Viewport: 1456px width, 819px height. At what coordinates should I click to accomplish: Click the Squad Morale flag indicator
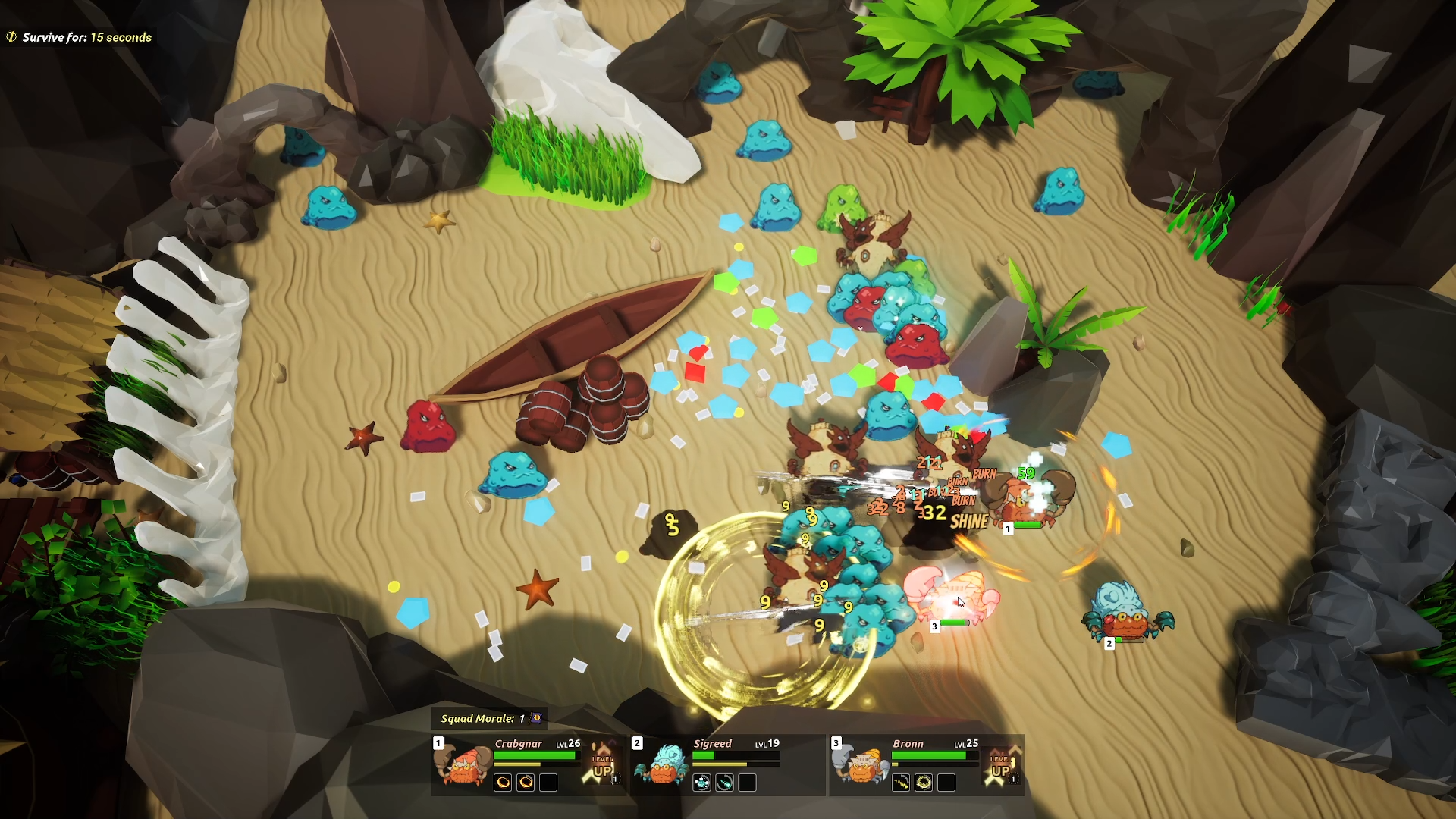coord(536,717)
